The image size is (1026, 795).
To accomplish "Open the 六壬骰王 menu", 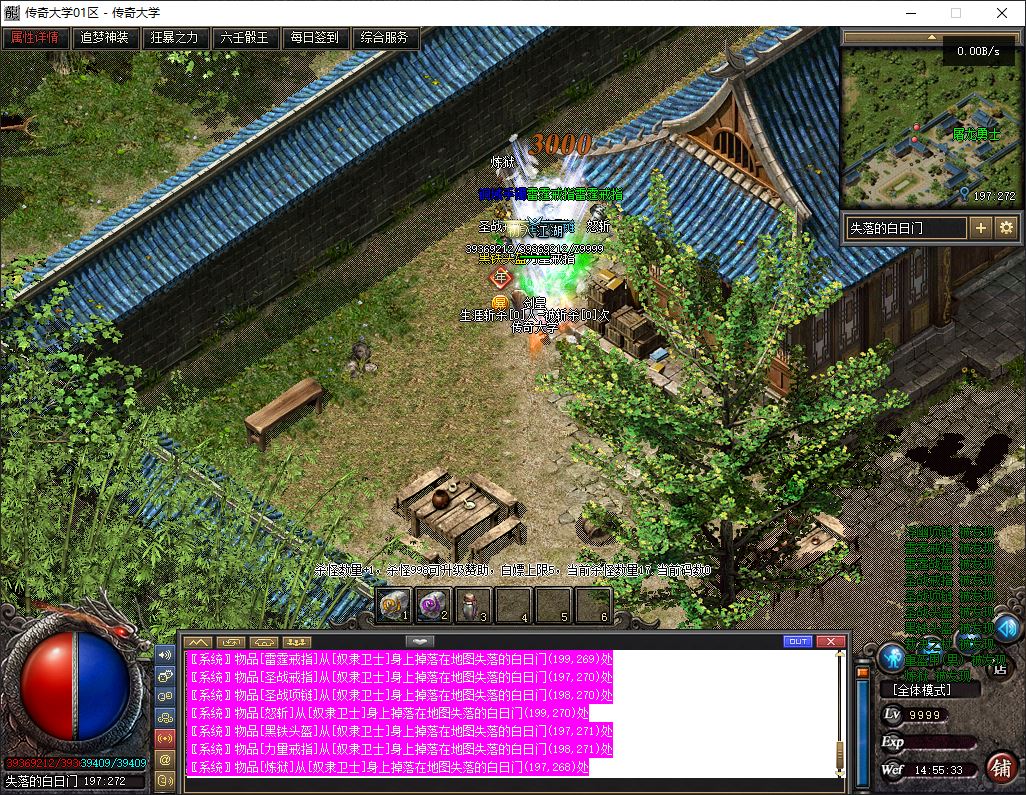I will click(x=245, y=38).
